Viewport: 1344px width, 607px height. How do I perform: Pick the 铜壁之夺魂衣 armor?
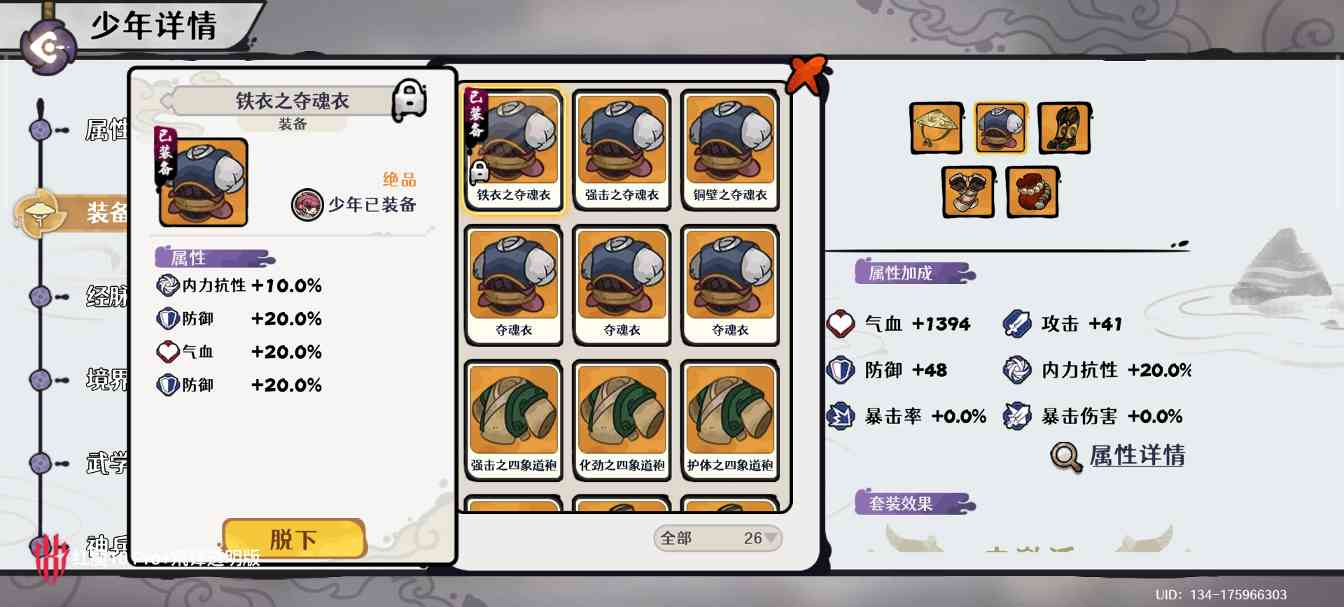pyautogui.click(x=730, y=148)
